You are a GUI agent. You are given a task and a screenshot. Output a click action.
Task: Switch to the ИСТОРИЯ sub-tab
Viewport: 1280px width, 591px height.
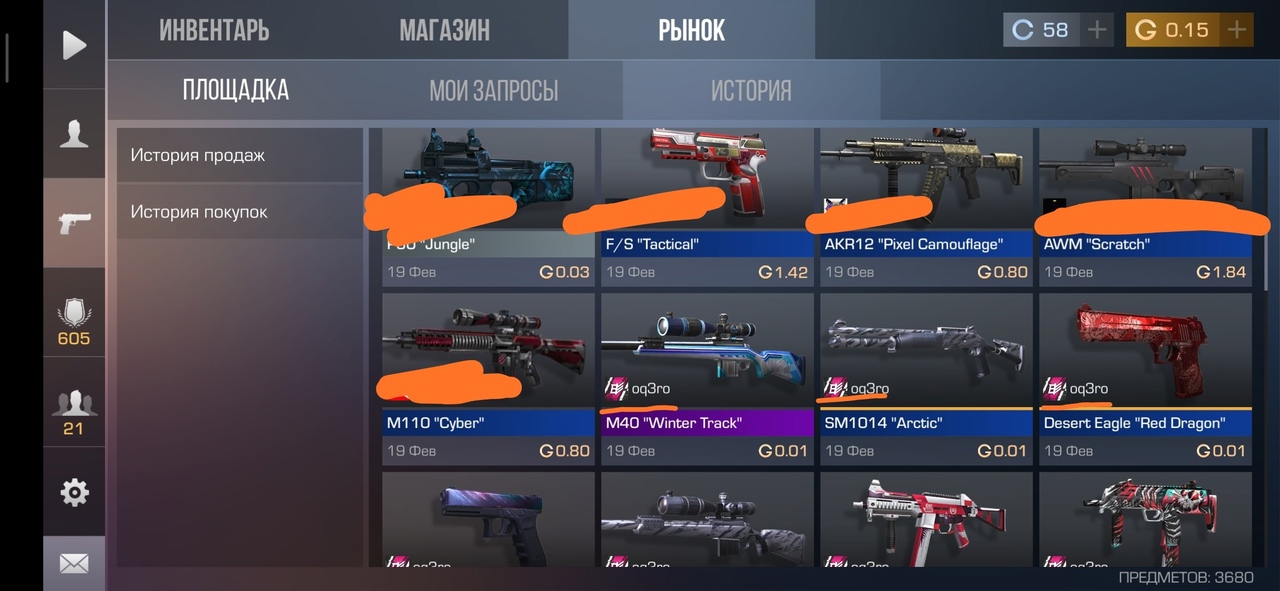pyautogui.click(x=751, y=91)
